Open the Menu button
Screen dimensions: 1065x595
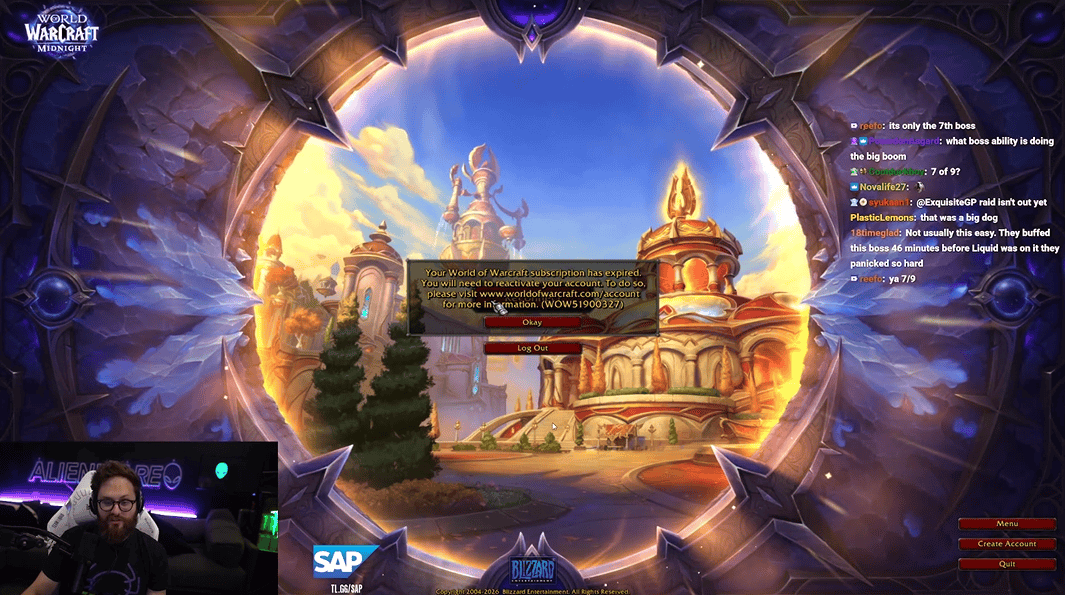click(1006, 524)
